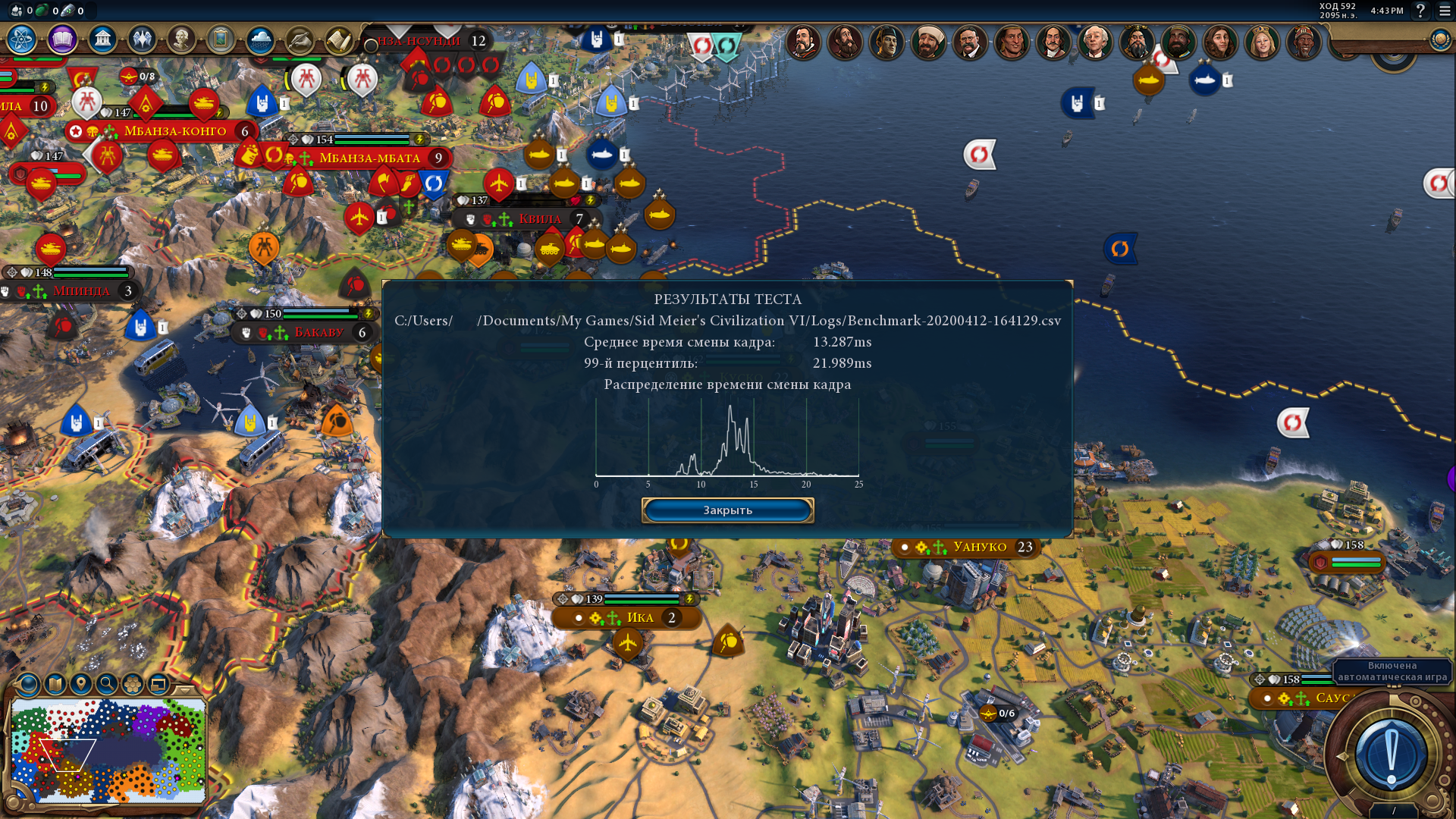Viewport: 1456px width, 819px height.
Task: Open the technology tree atom icon
Action: 21,39
